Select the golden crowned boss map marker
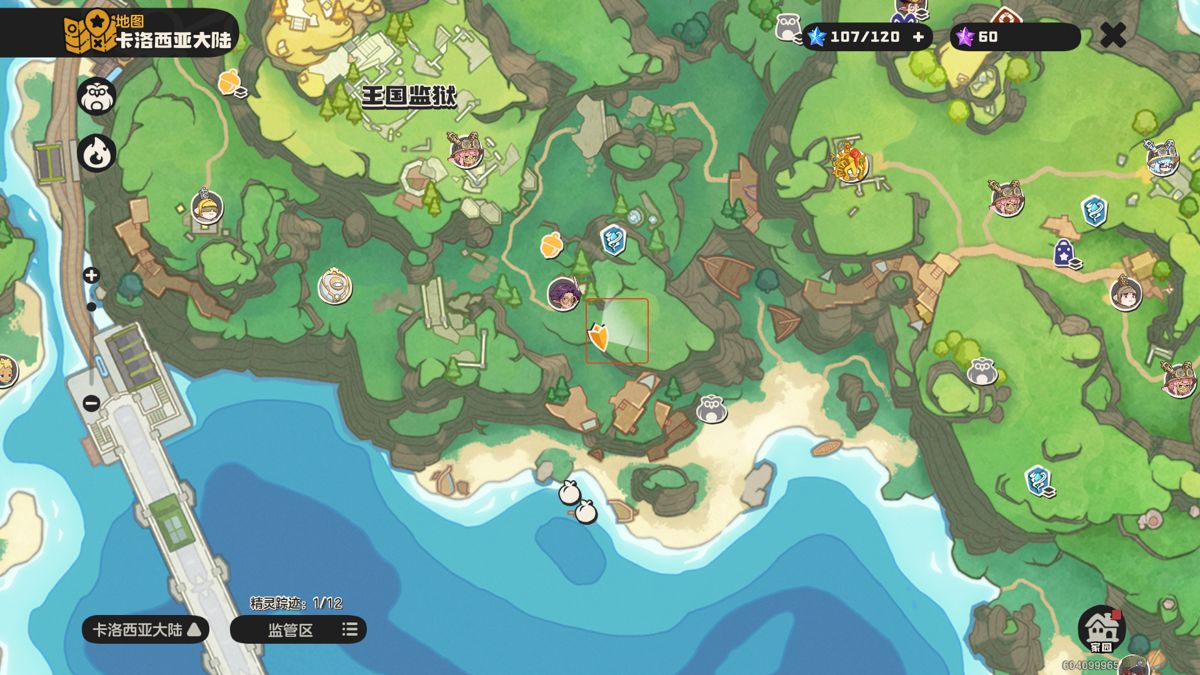This screenshot has height=675, width=1200. [x=850, y=162]
